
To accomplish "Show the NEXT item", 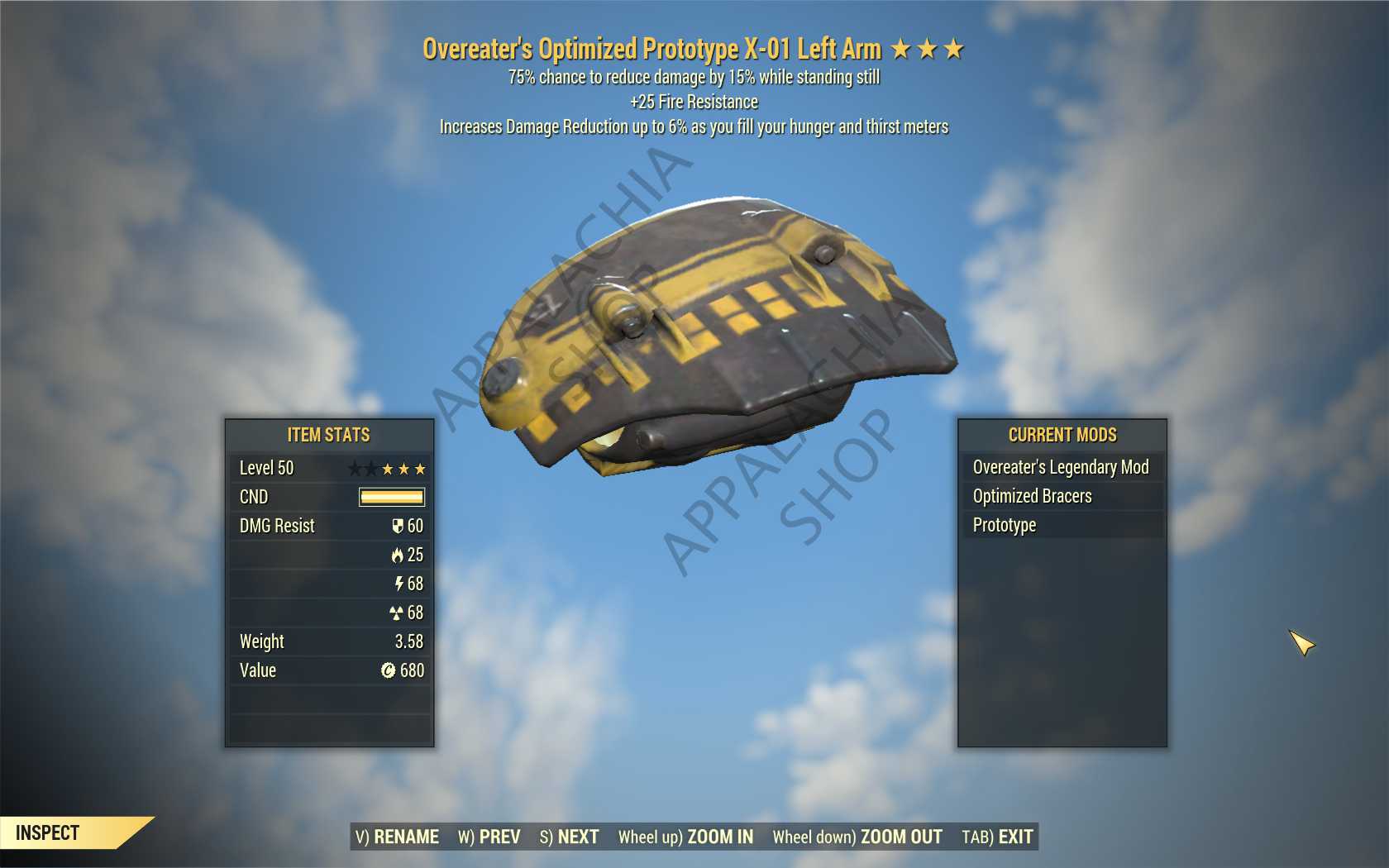I will (569, 837).
